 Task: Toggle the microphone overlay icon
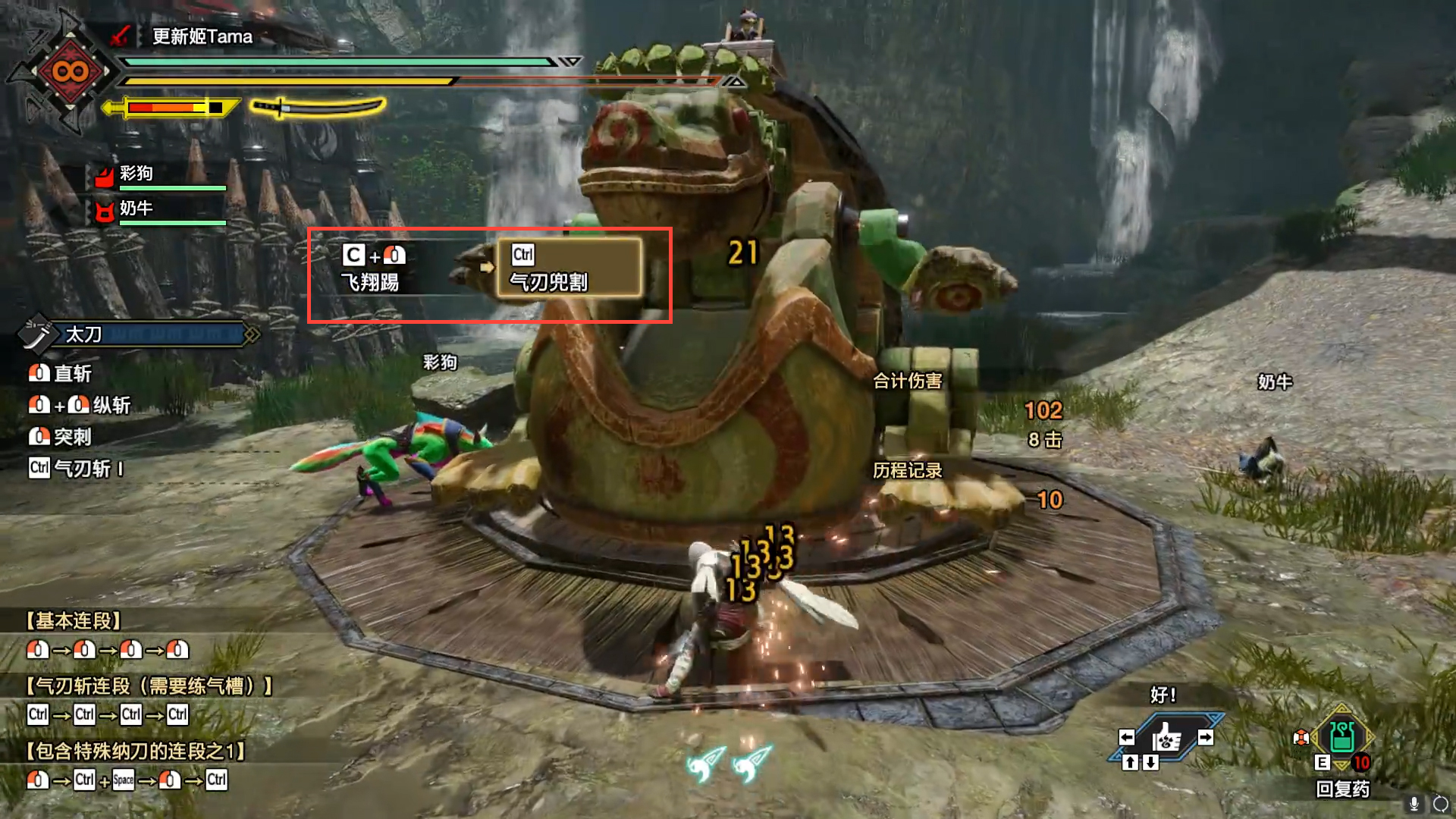tap(1414, 803)
